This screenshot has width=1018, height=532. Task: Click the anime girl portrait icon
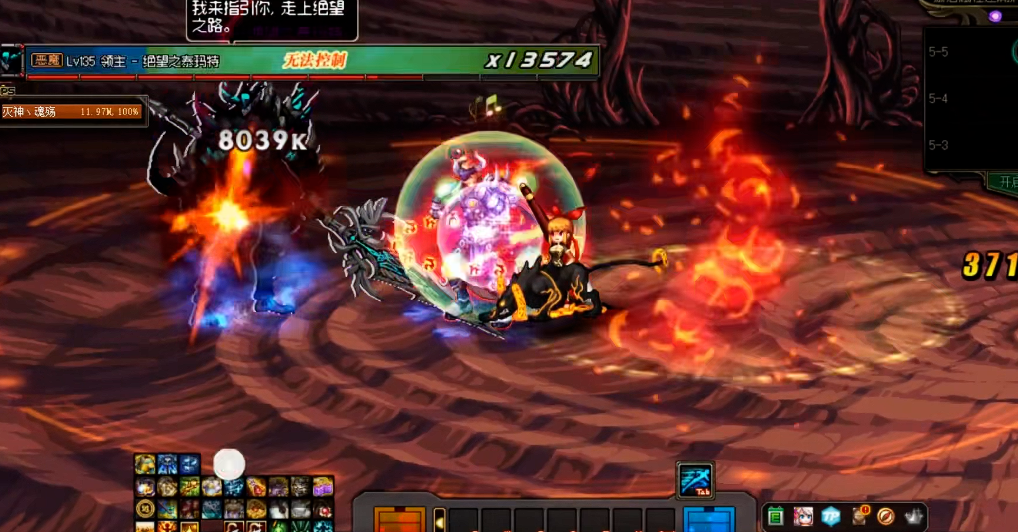[x=802, y=516]
